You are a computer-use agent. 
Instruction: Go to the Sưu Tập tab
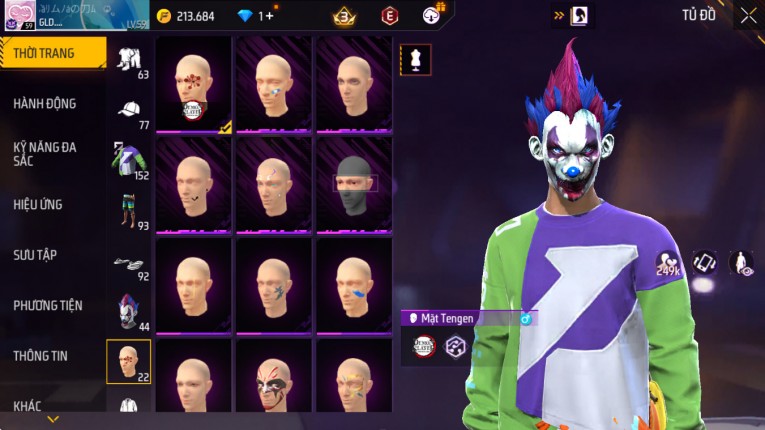(36, 255)
